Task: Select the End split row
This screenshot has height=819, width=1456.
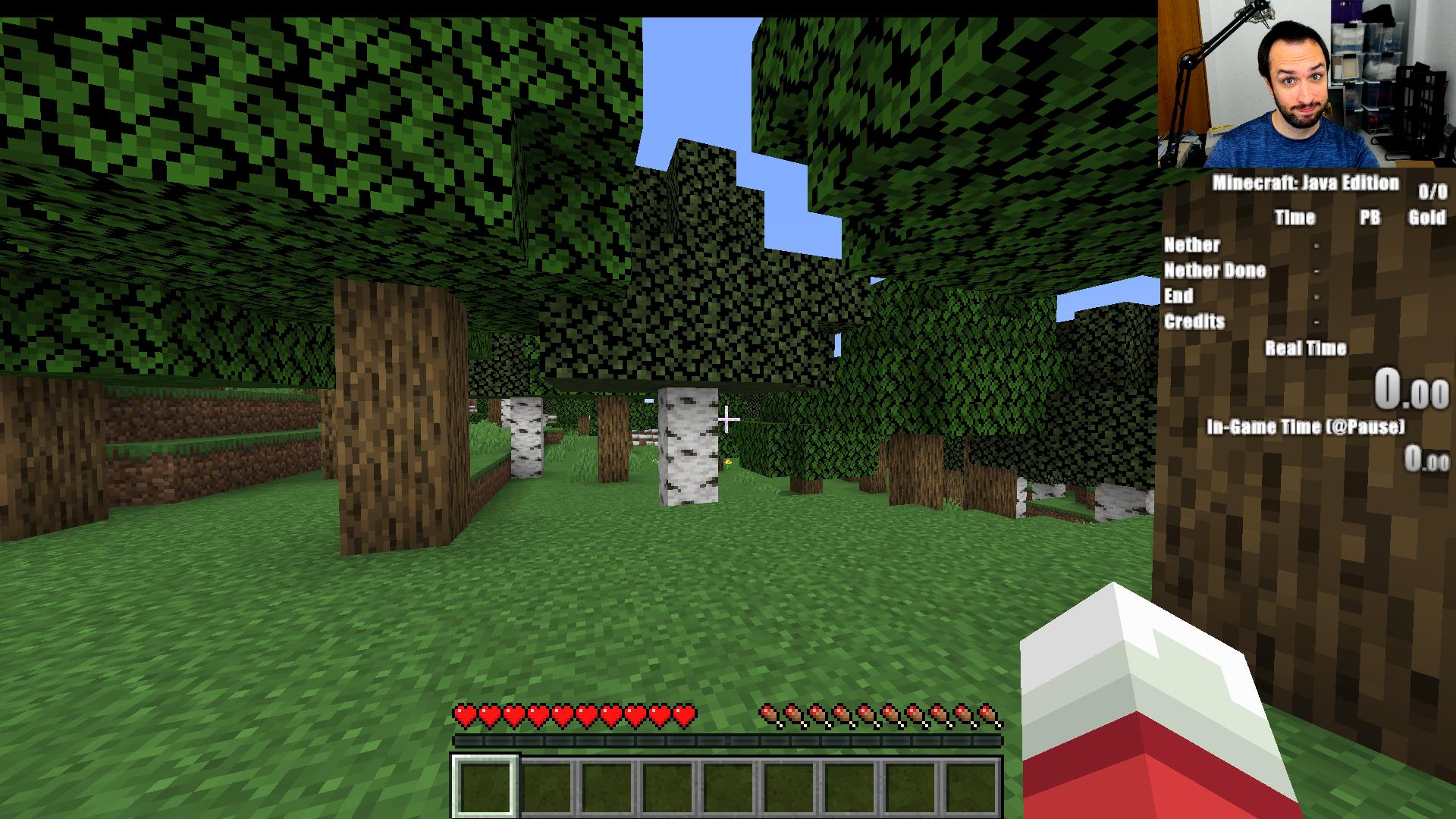Action: pos(1178,296)
